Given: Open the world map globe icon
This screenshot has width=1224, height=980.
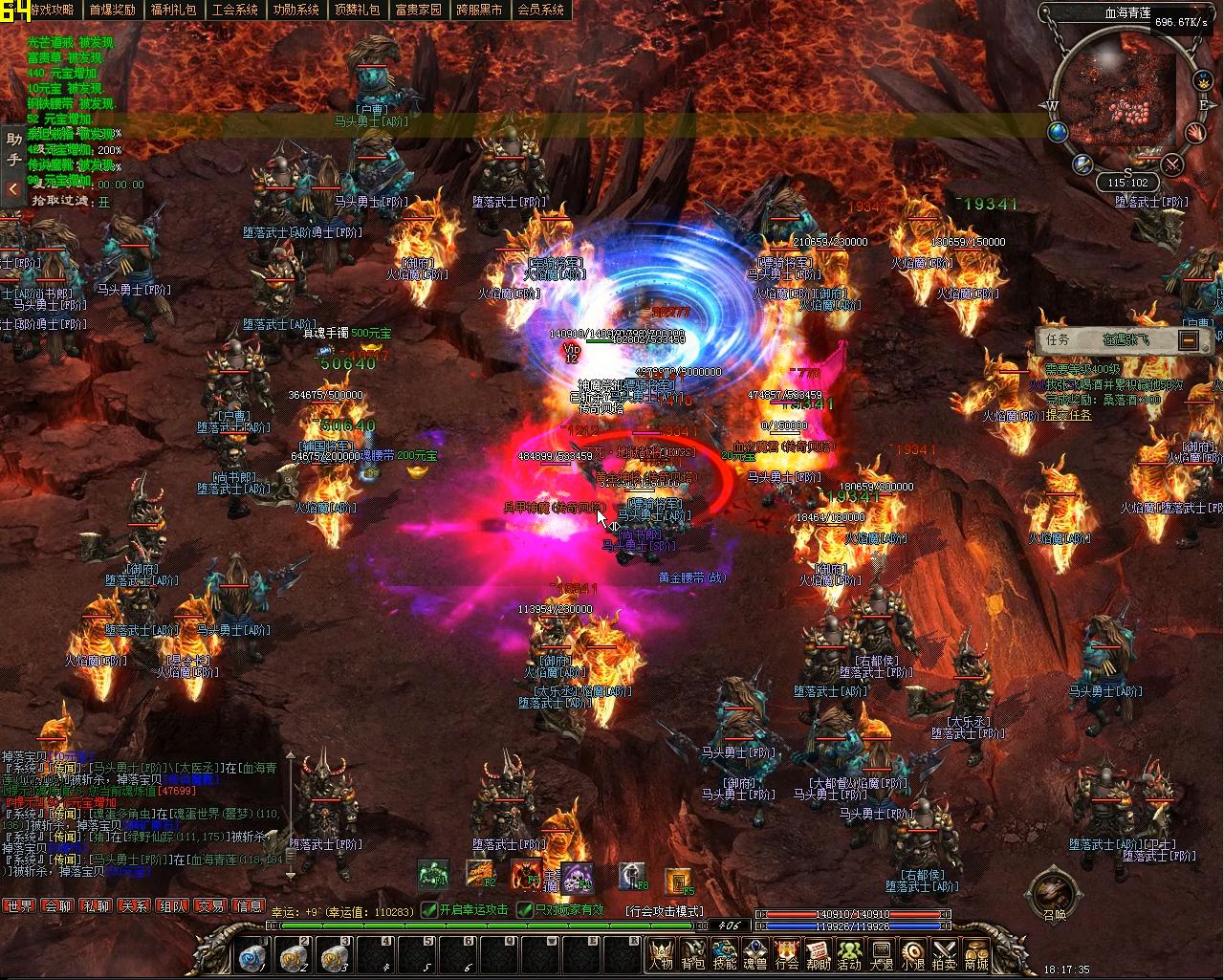Looking at the screenshot, I should (1058, 132).
